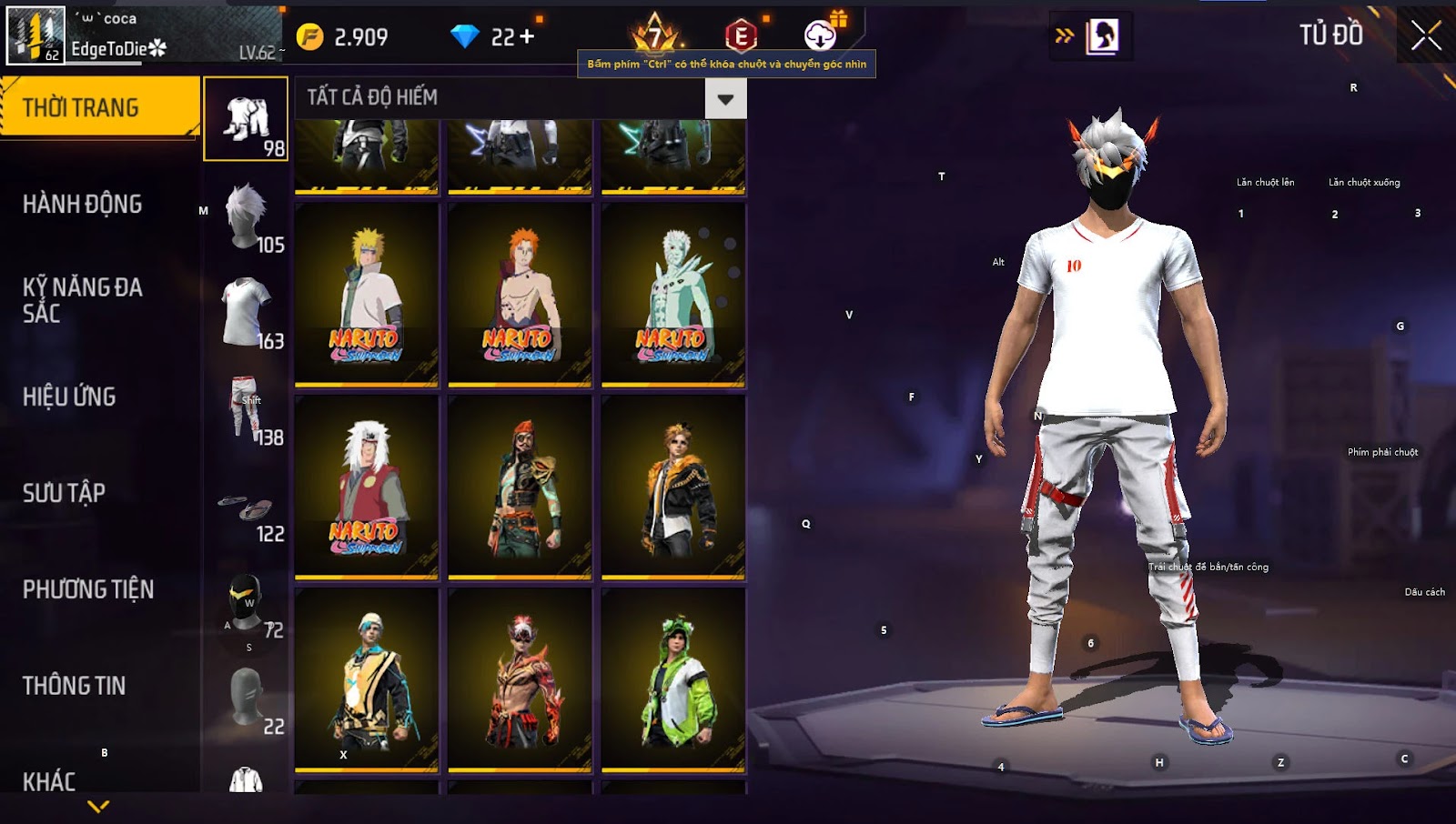Select the Hiệu Ứng category

(69, 397)
